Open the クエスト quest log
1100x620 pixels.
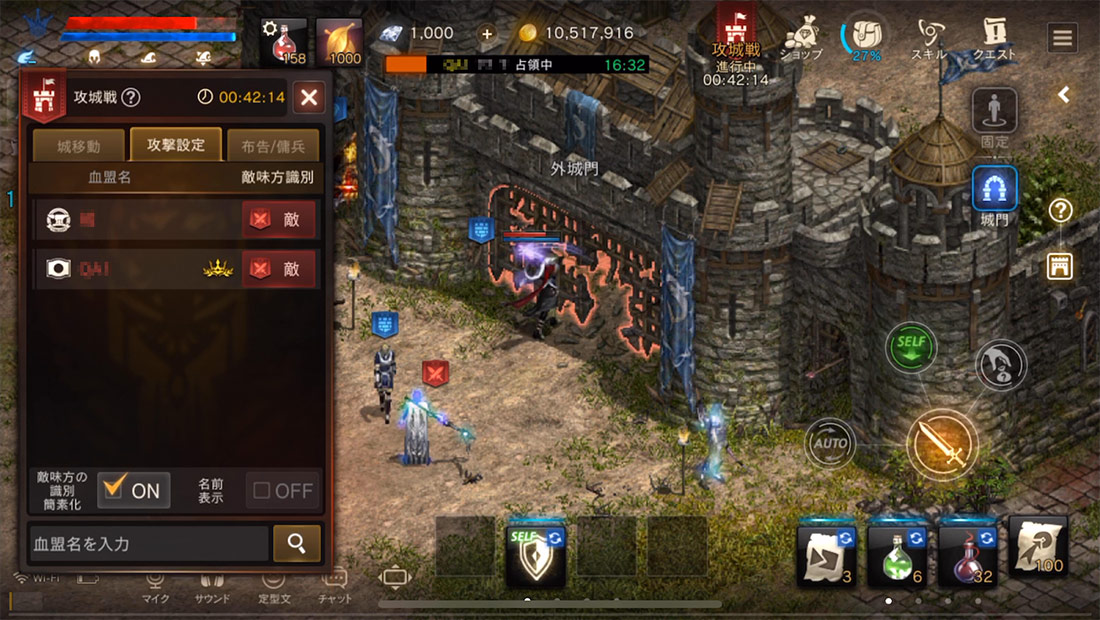click(x=994, y=40)
